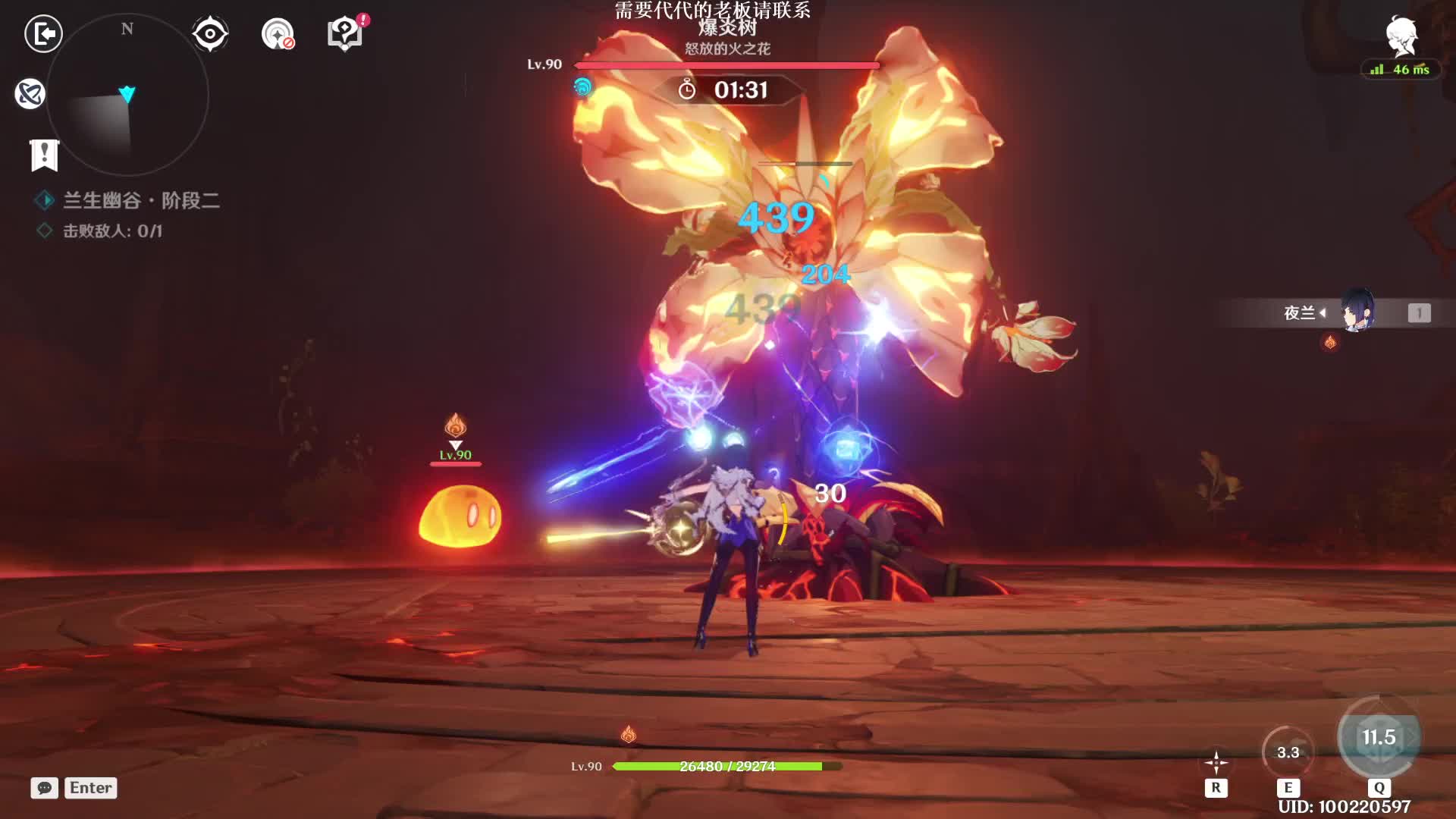The image size is (1456, 819).
Task: Open the eye-shaped view icon
Action: click(x=210, y=34)
